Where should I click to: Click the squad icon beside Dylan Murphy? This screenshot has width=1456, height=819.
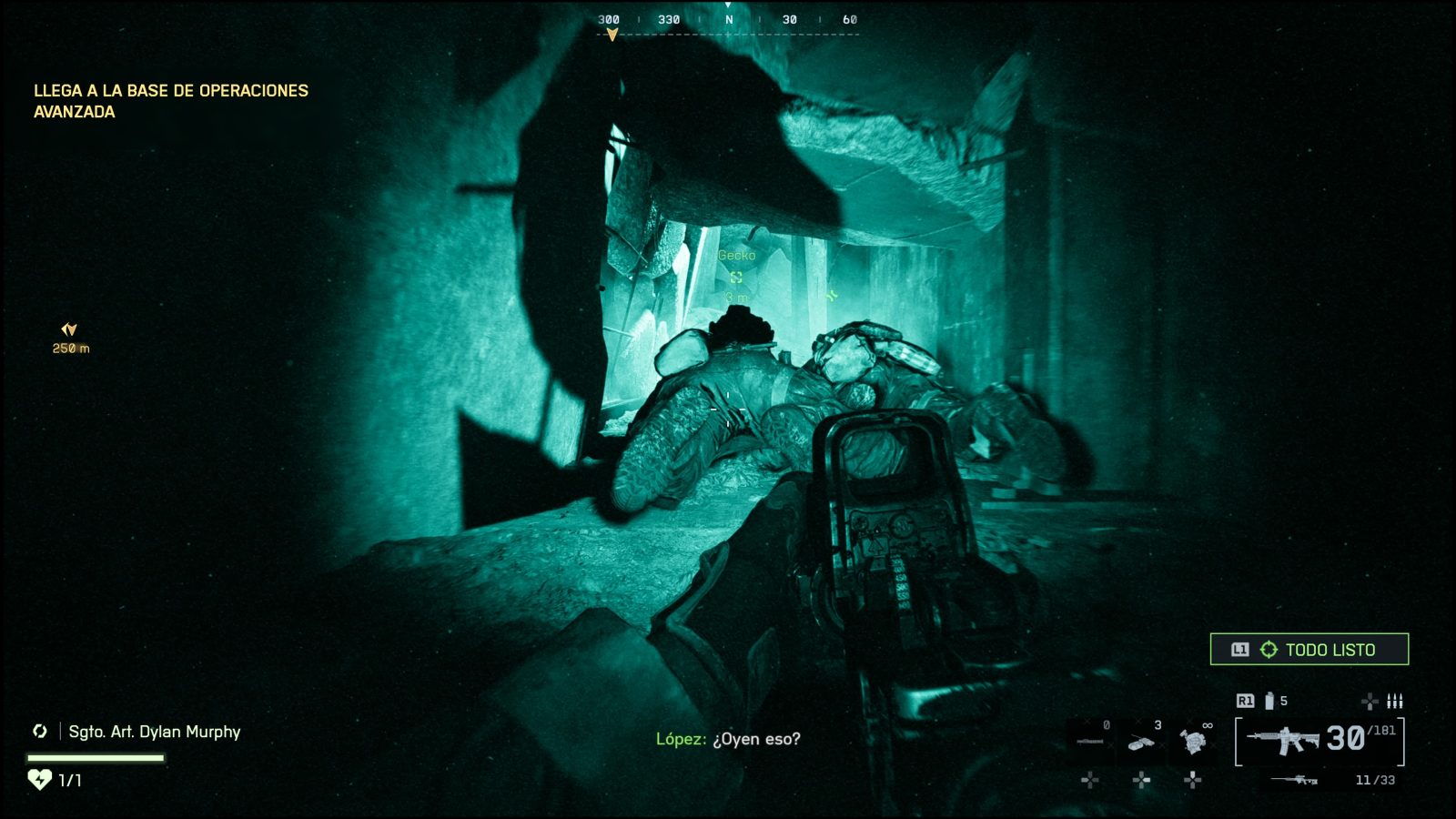[x=40, y=731]
